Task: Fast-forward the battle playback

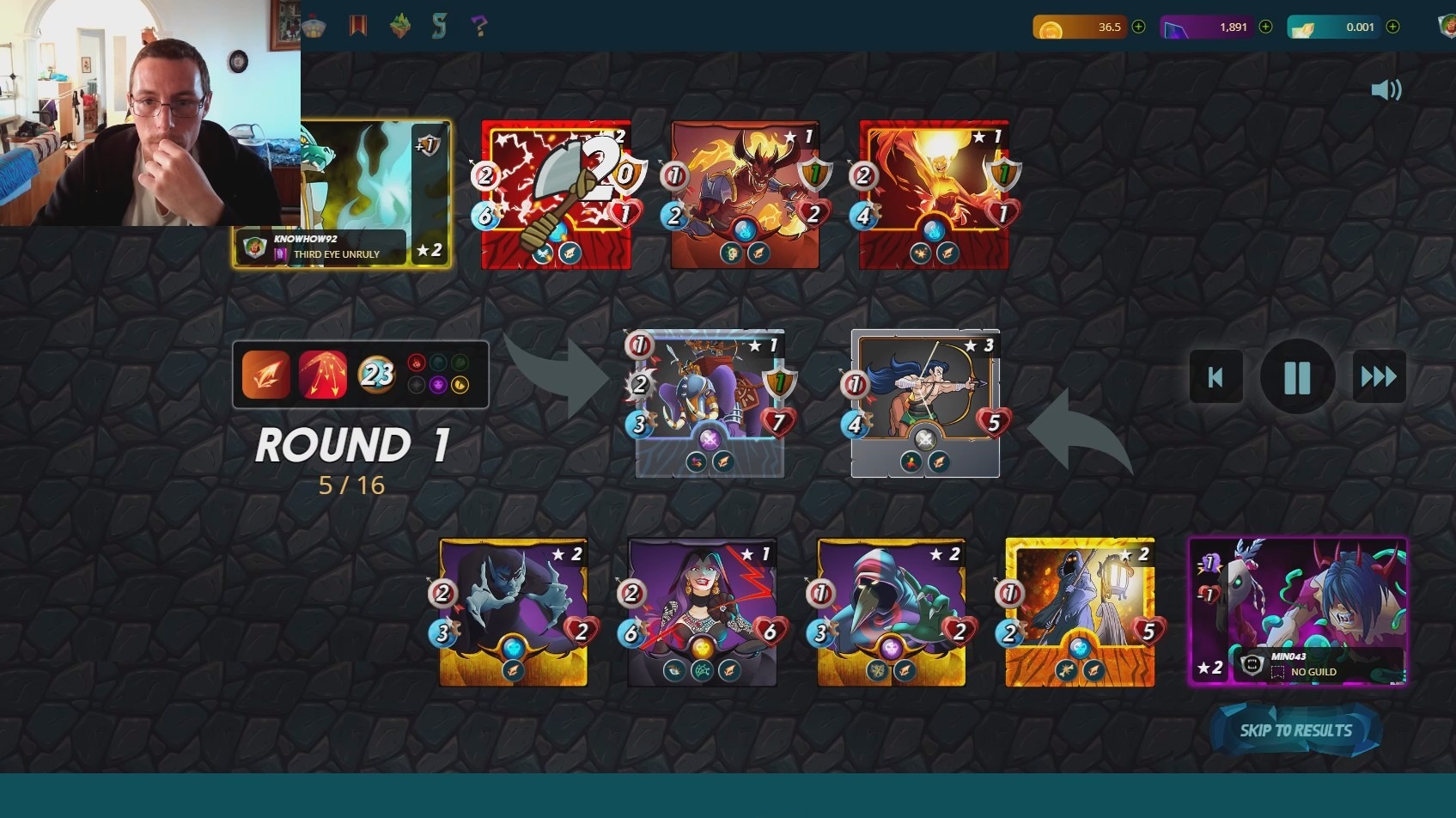Action: pos(1378,376)
